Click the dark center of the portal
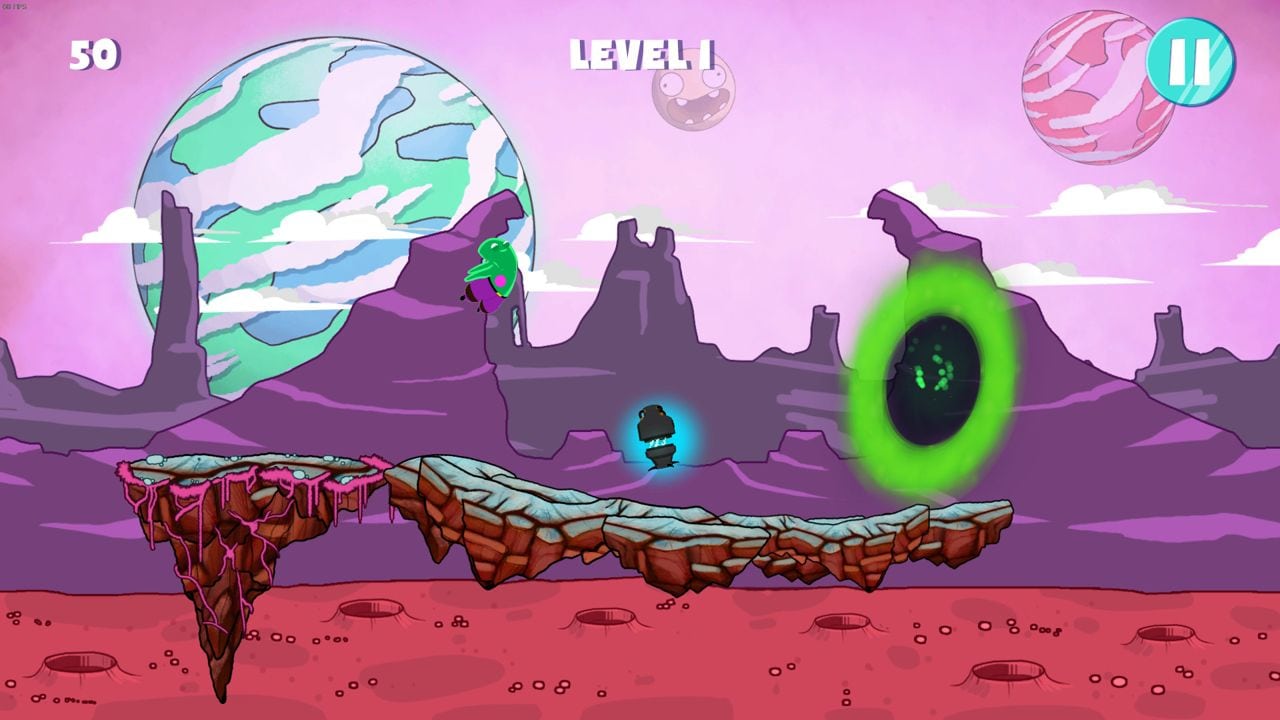Viewport: 1280px width, 720px height. coord(928,383)
